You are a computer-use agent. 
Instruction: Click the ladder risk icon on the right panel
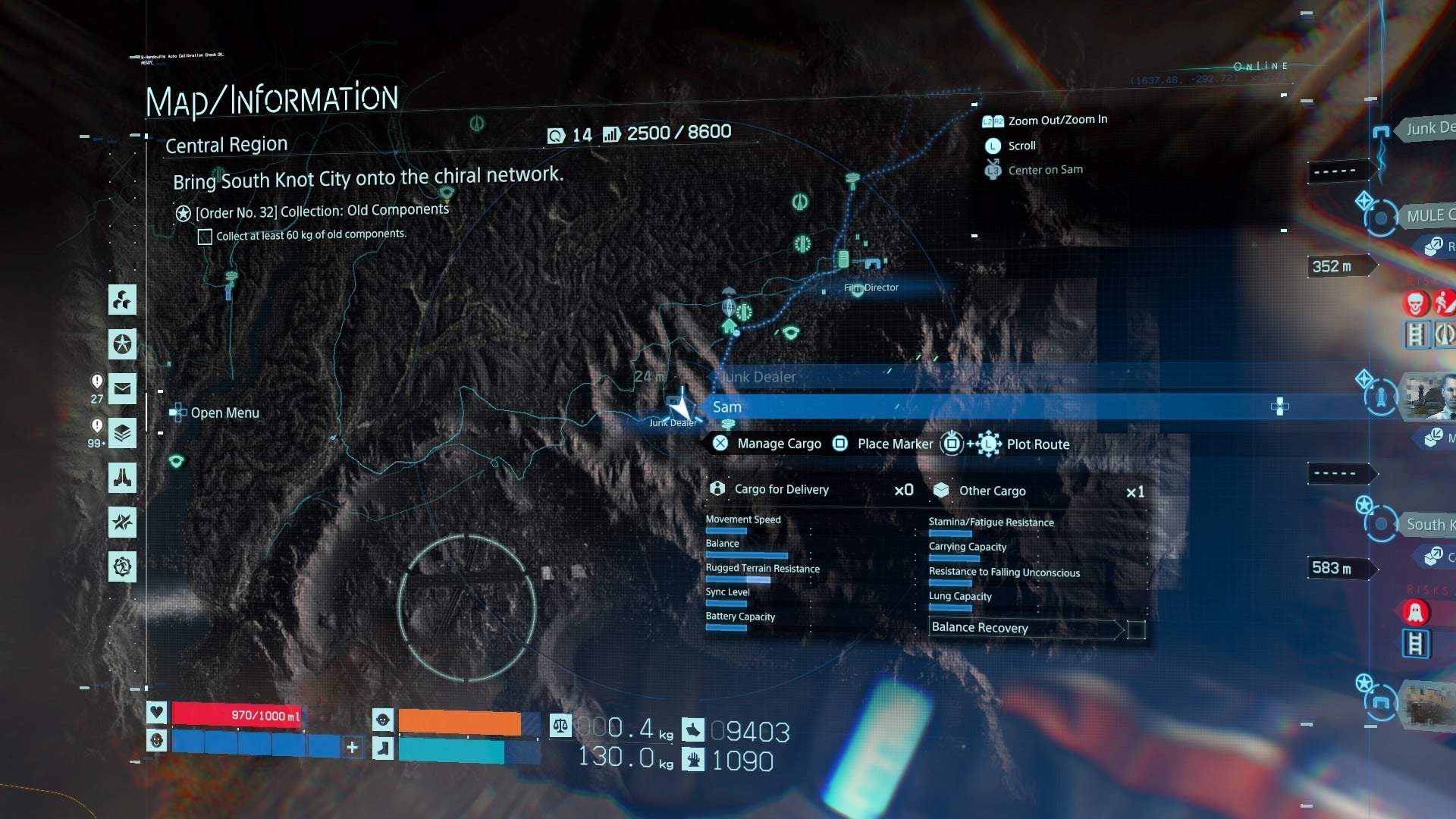(1417, 645)
